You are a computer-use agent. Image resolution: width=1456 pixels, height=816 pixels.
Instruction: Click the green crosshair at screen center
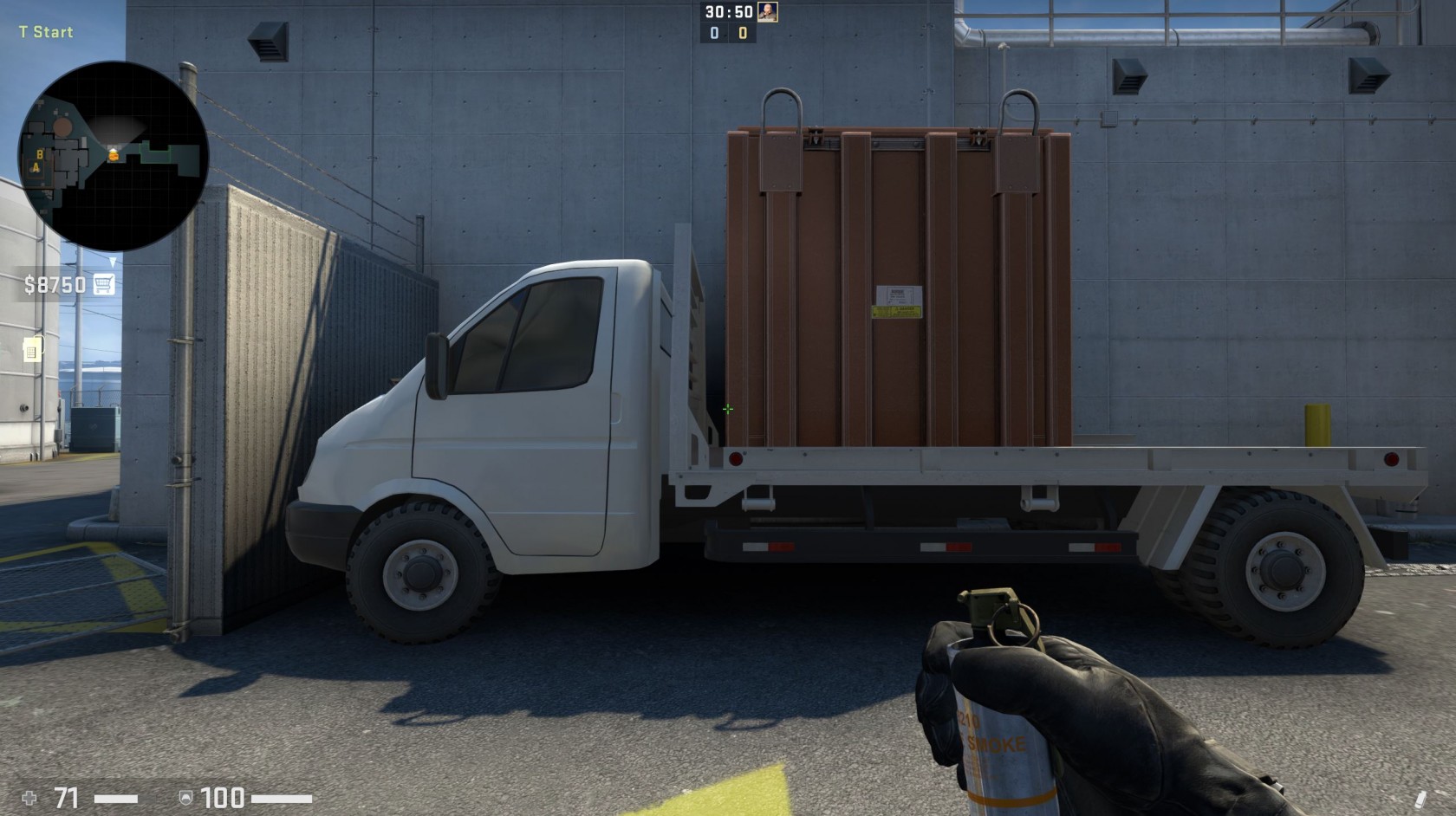tap(726, 408)
